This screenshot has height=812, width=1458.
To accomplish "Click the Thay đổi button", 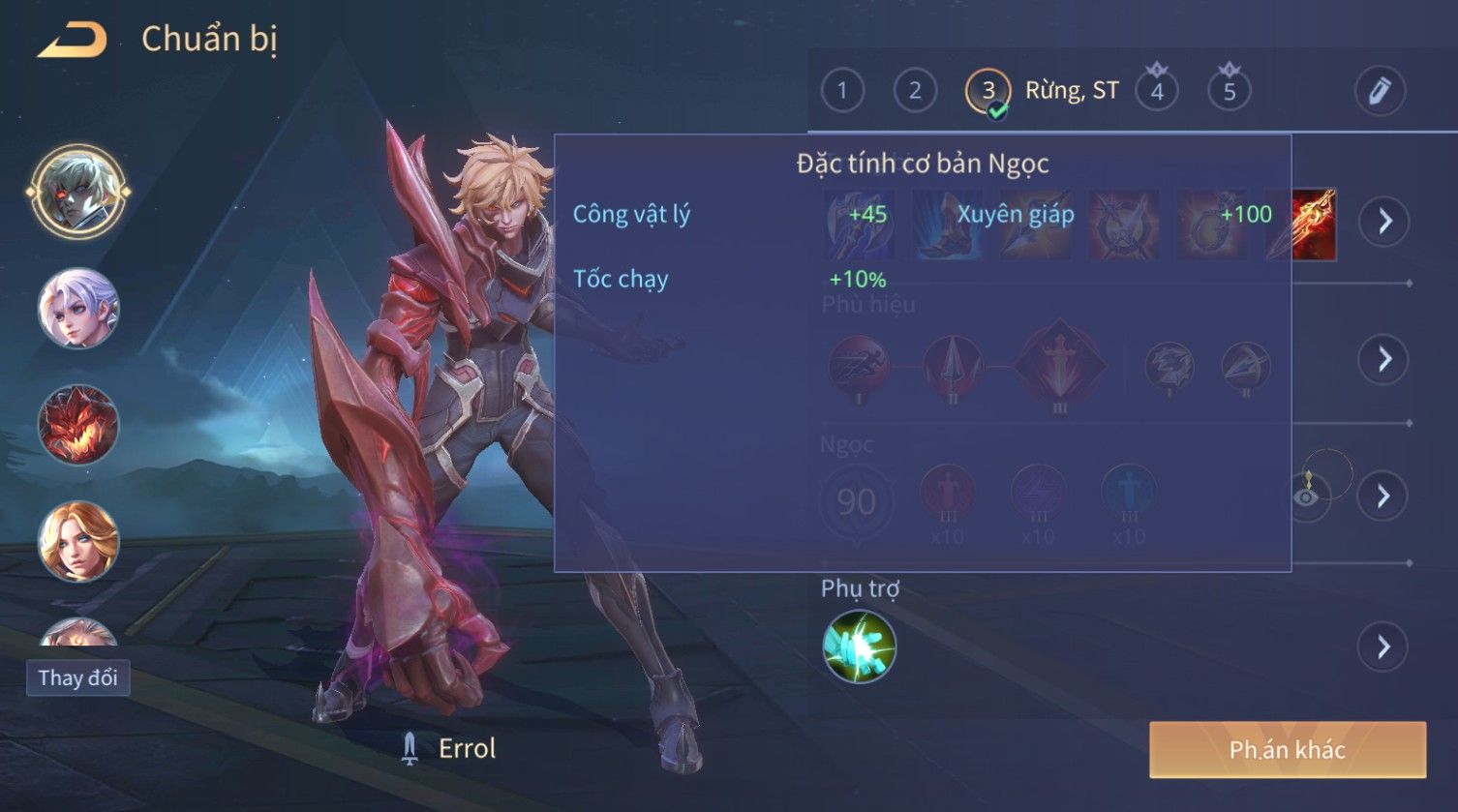I will tap(77, 677).
